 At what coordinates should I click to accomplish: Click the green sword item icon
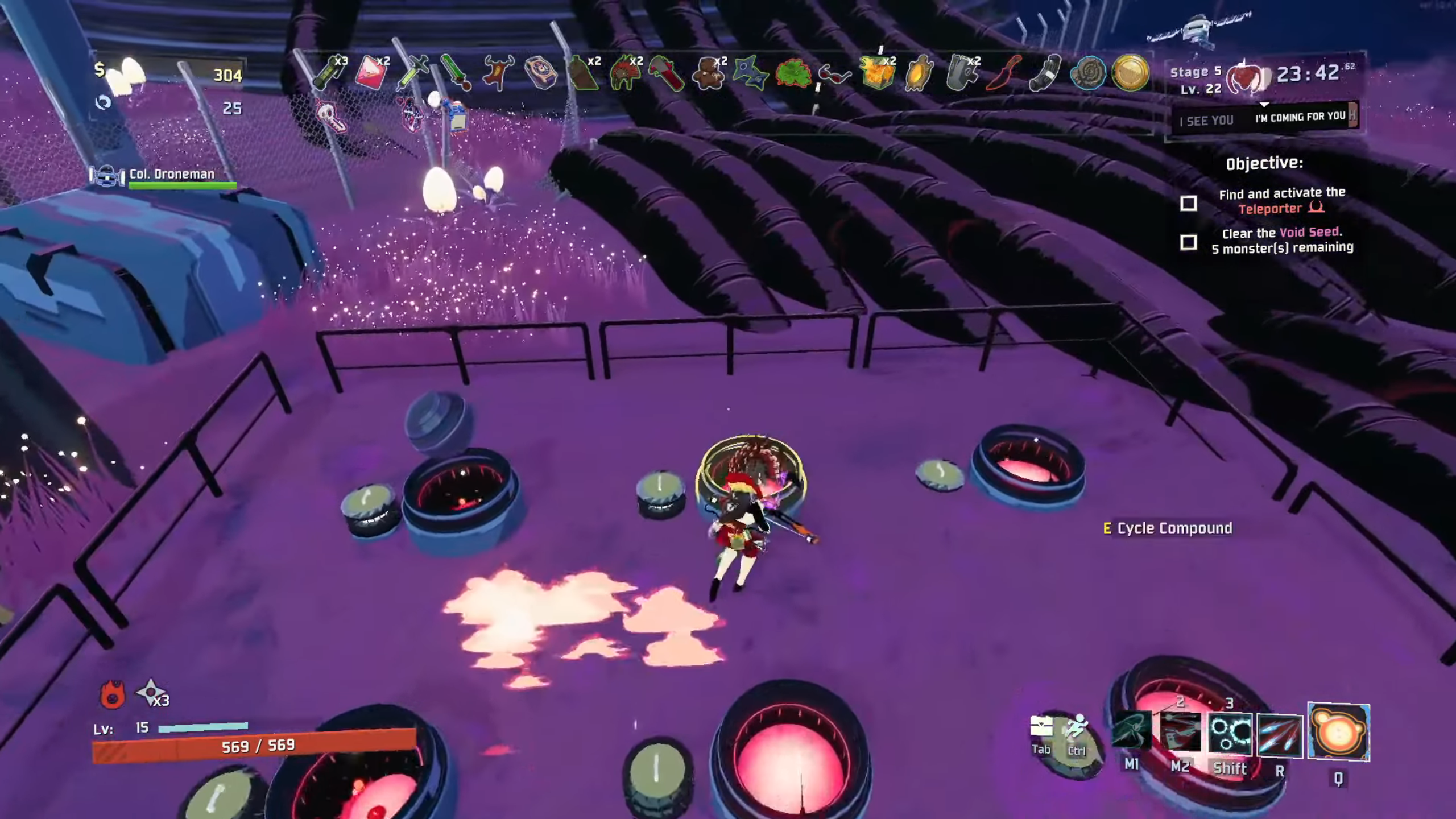tap(456, 74)
